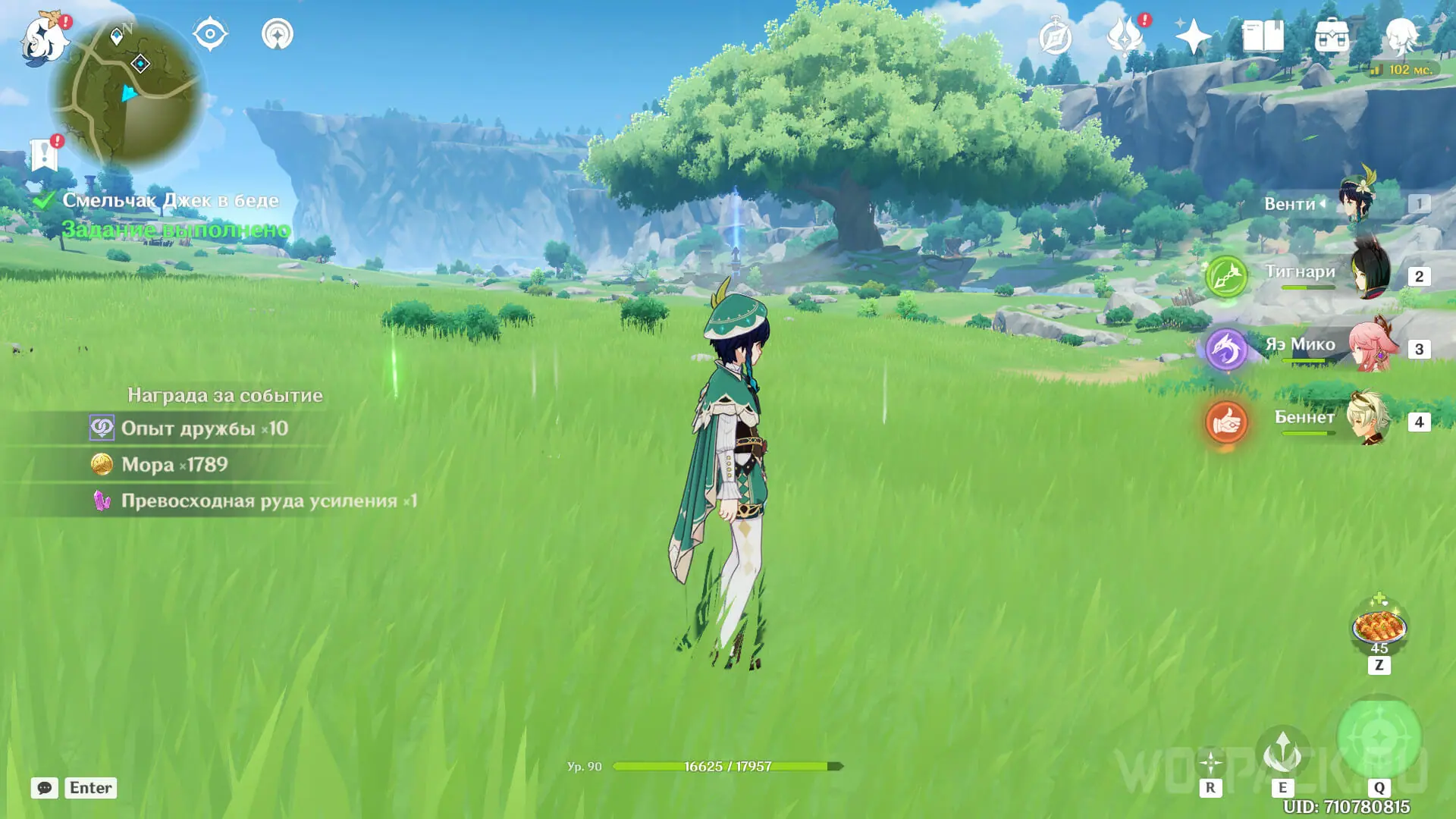Open the character portrait menu icon
This screenshot has width=1456, height=819.
[1401, 36]
